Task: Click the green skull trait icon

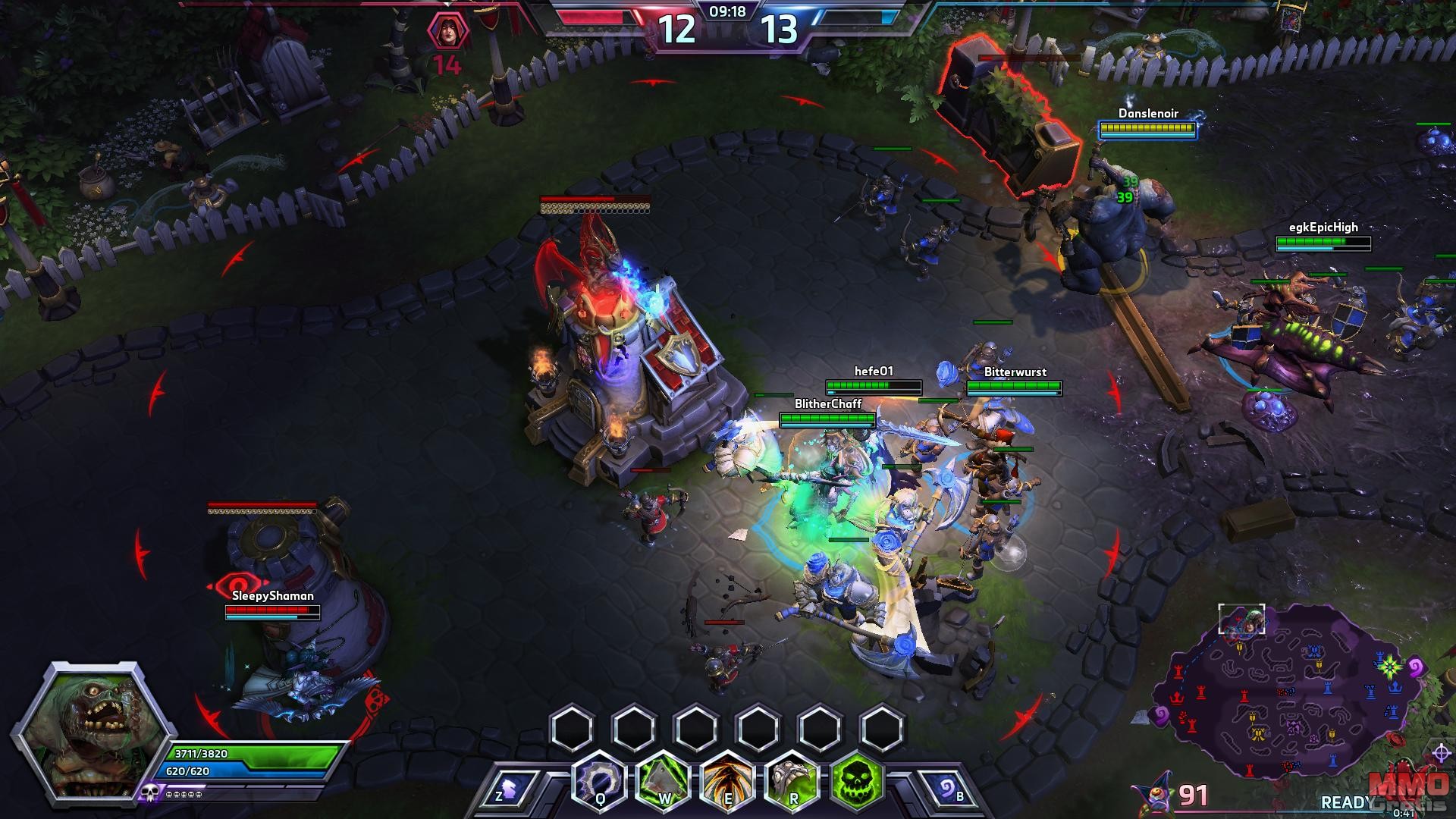Action: tap(858, 779)
